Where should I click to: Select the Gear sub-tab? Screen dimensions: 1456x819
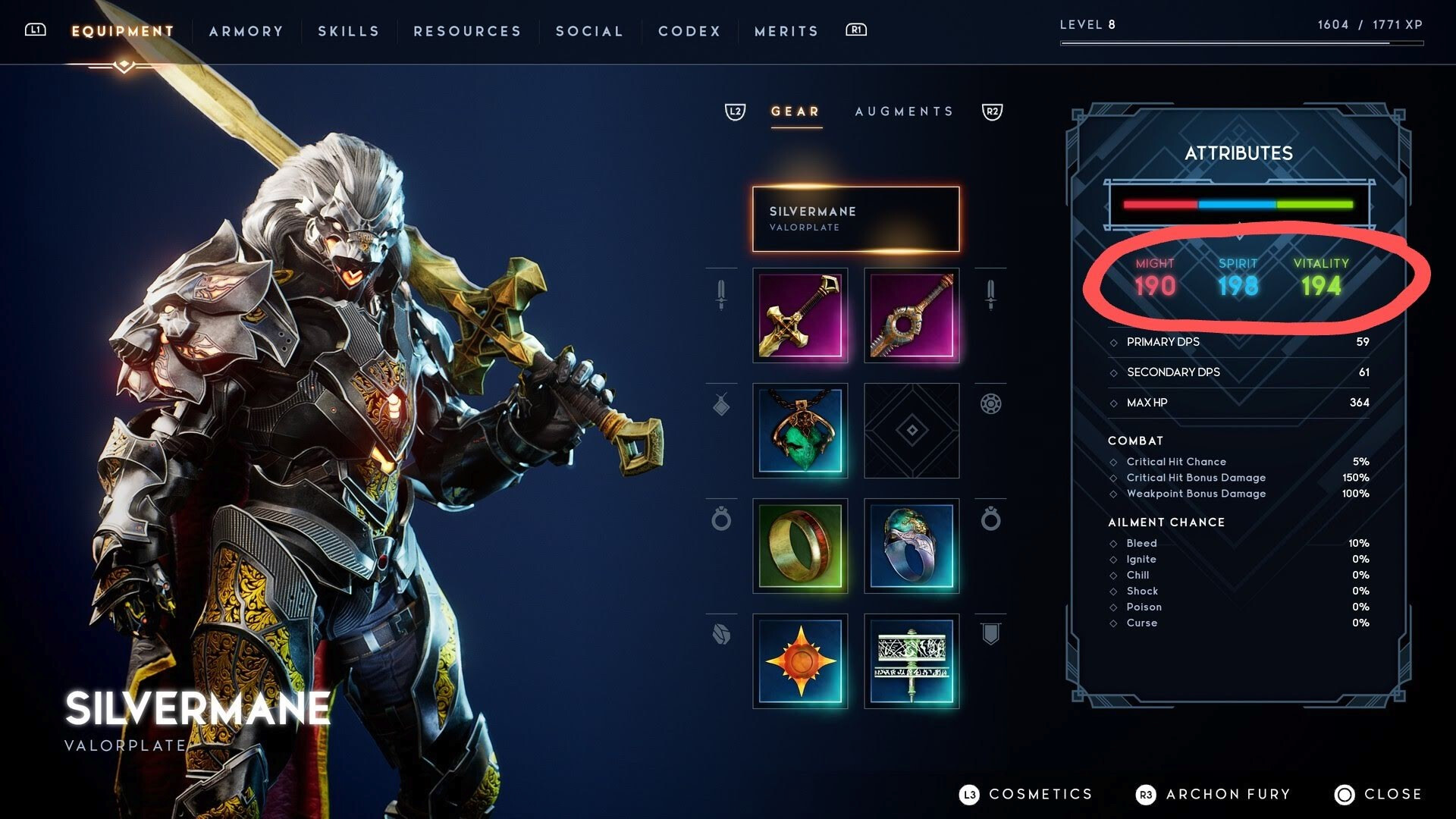point(795,111)
